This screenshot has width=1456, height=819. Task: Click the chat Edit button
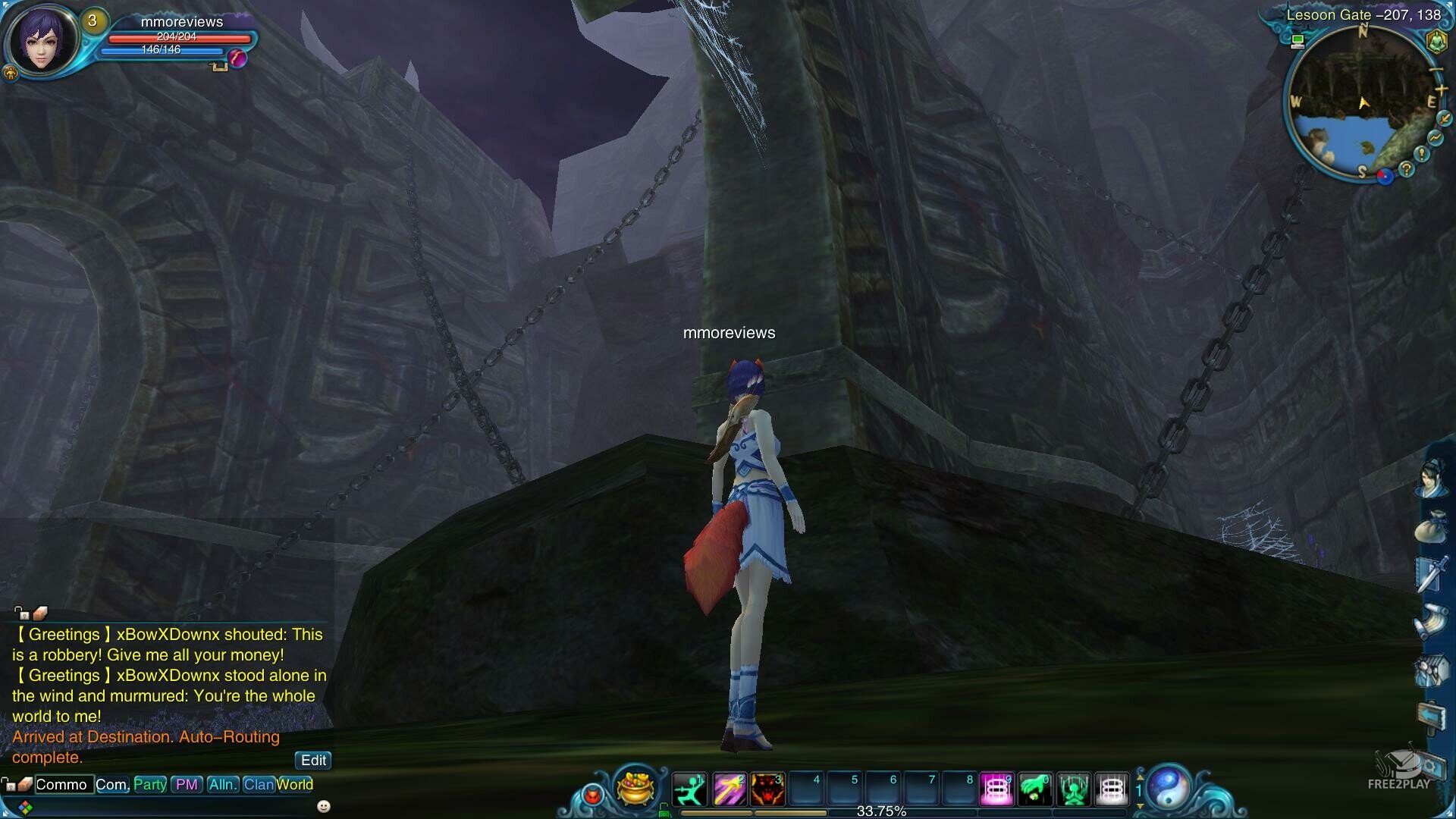pos(313,761)
